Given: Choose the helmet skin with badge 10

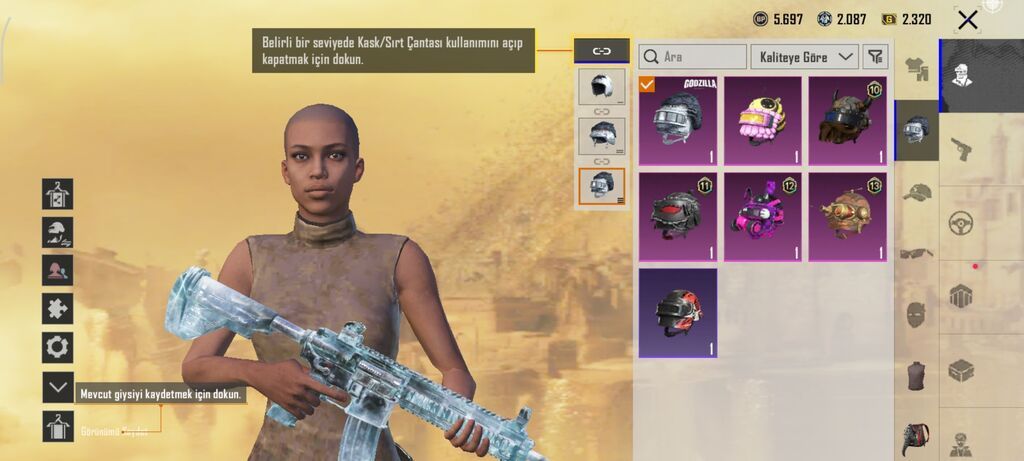Looking at the screenshot, I should (x=847, y=120).
